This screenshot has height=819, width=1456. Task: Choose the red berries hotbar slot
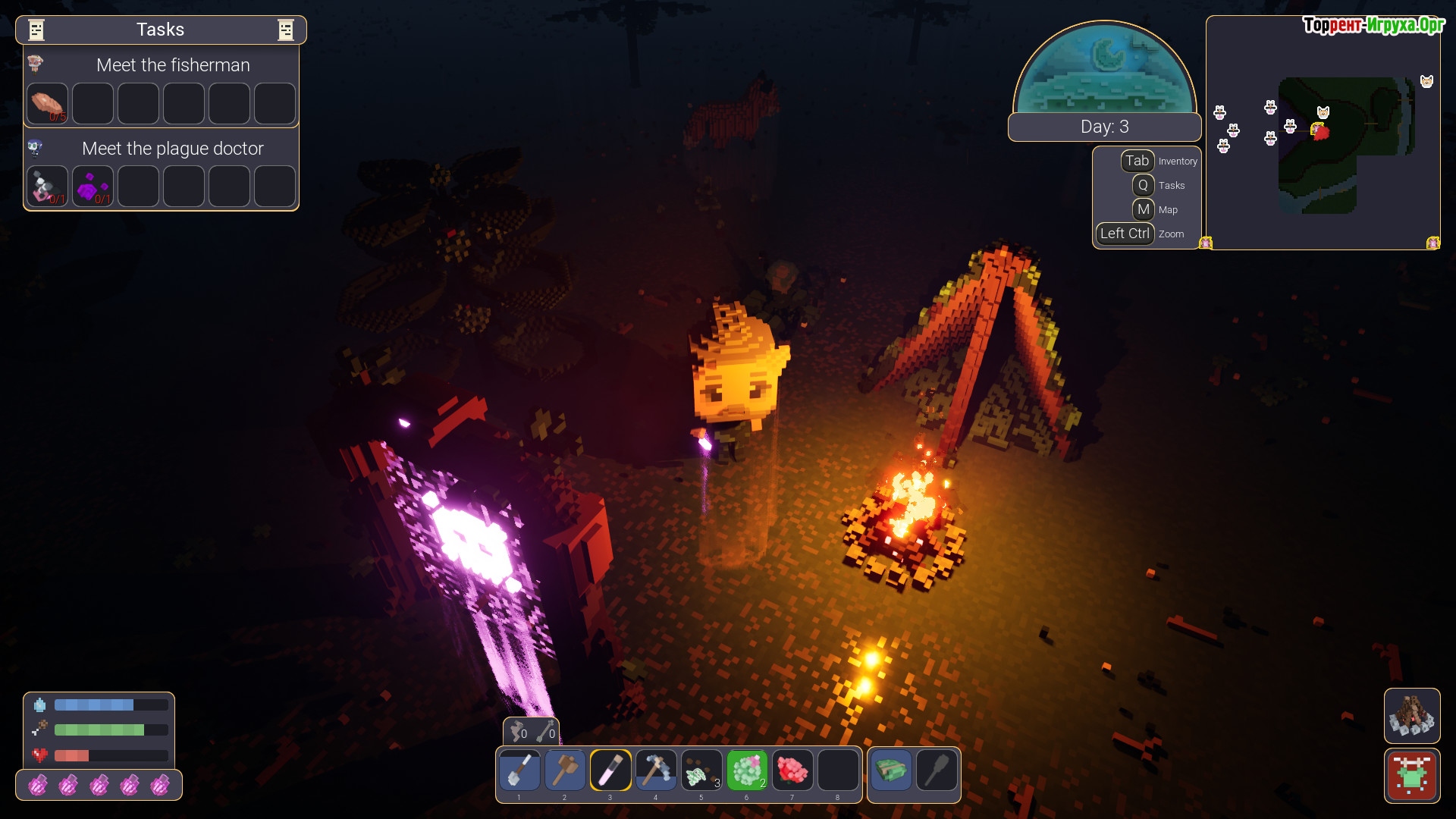(x=792, y=770)
